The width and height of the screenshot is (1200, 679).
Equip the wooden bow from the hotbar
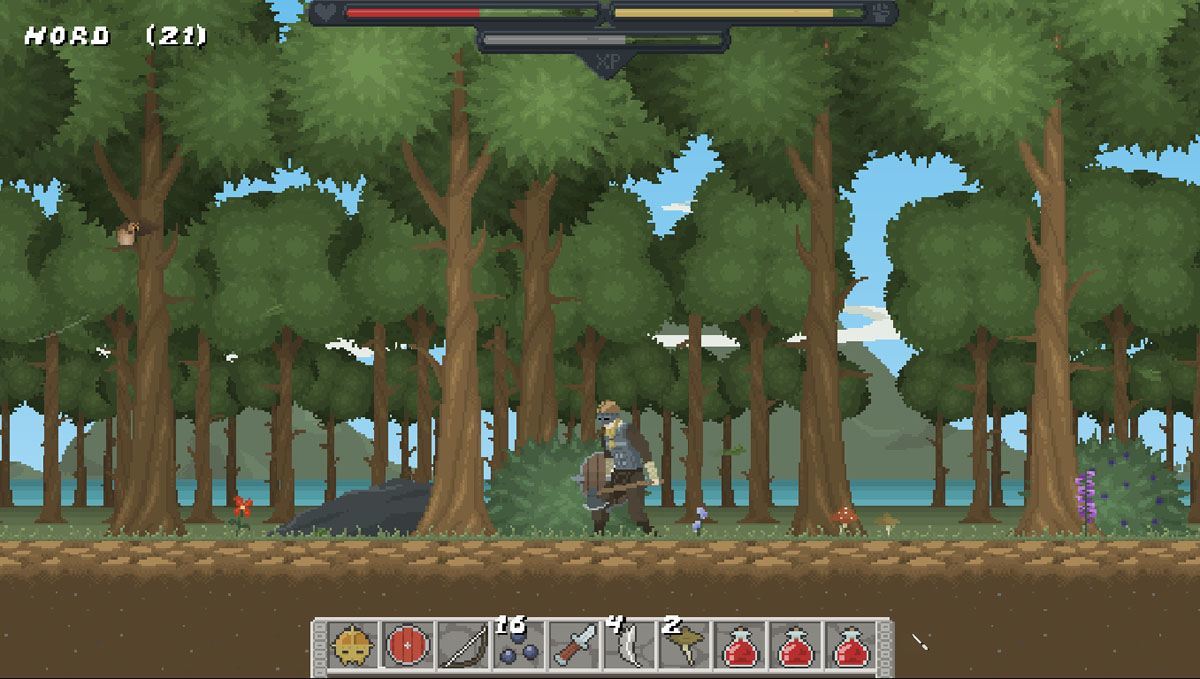point(462,648)
